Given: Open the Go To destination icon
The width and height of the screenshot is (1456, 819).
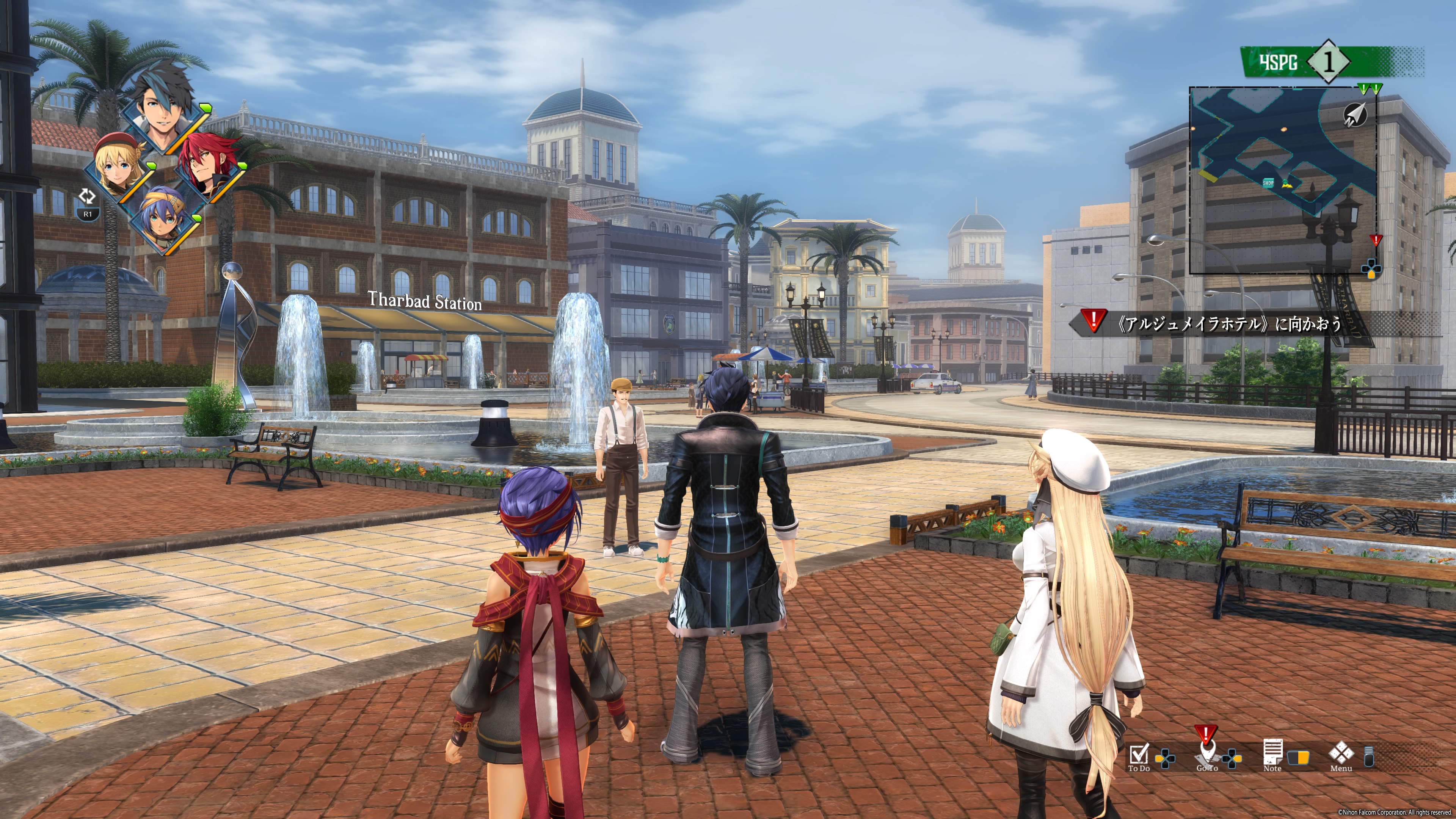Looking at the screenshot, I should tap(1207, 755).
